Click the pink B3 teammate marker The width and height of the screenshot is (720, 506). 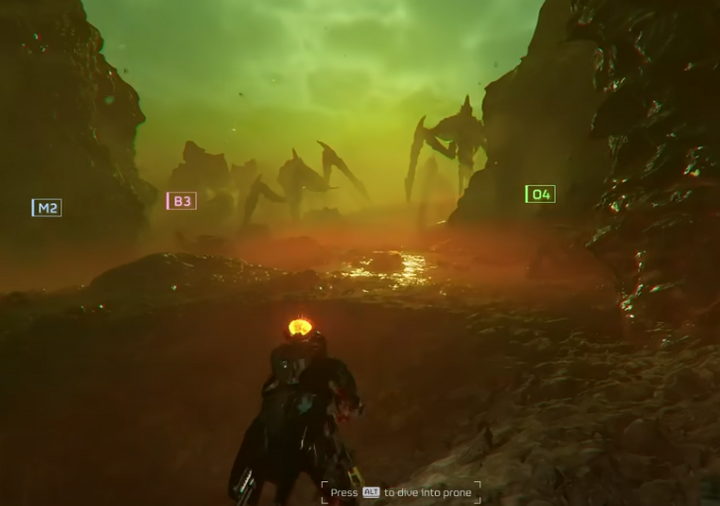(181, 201)
